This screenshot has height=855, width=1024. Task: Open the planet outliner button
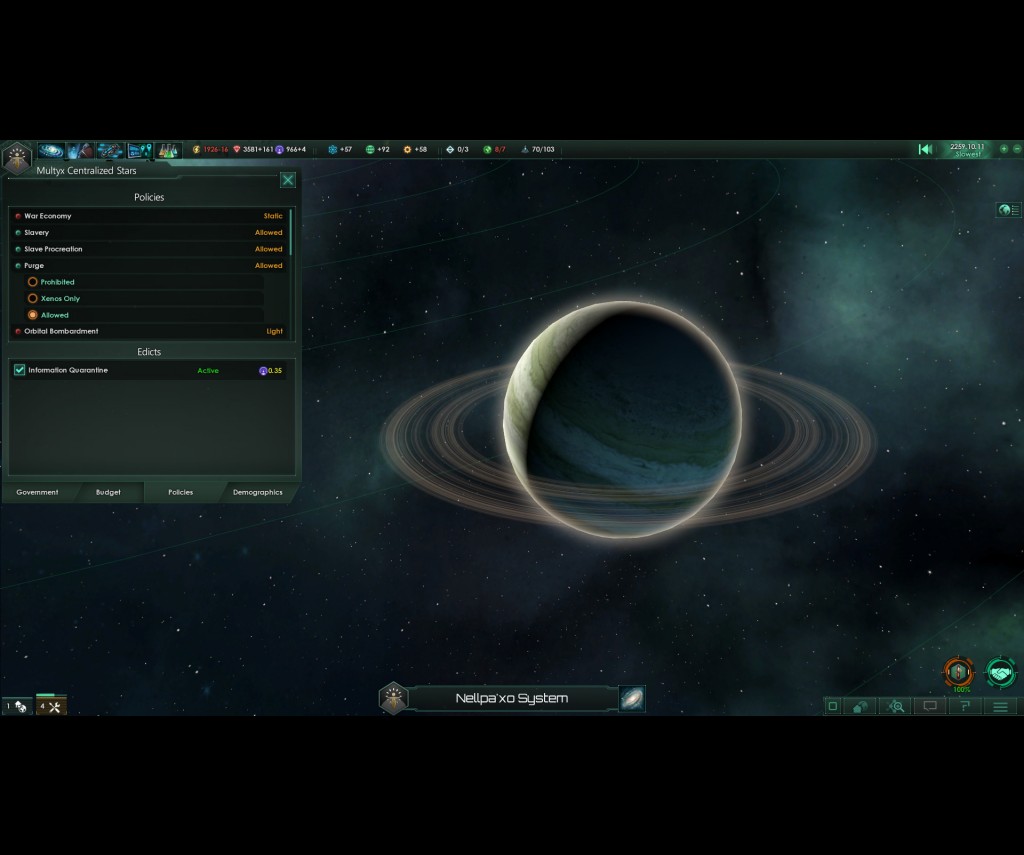click(1009, 210)
